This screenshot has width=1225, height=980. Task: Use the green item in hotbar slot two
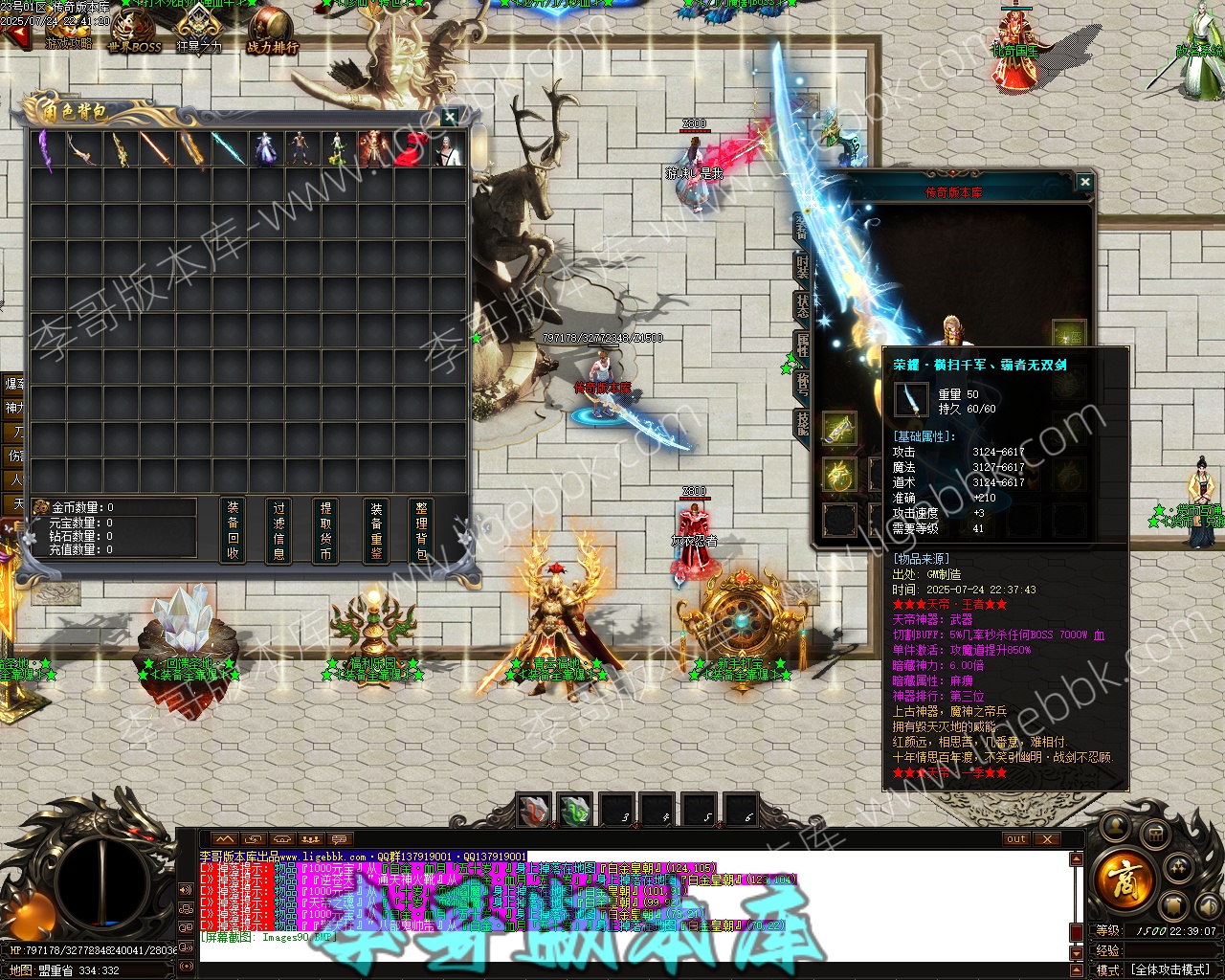point(574,811)
